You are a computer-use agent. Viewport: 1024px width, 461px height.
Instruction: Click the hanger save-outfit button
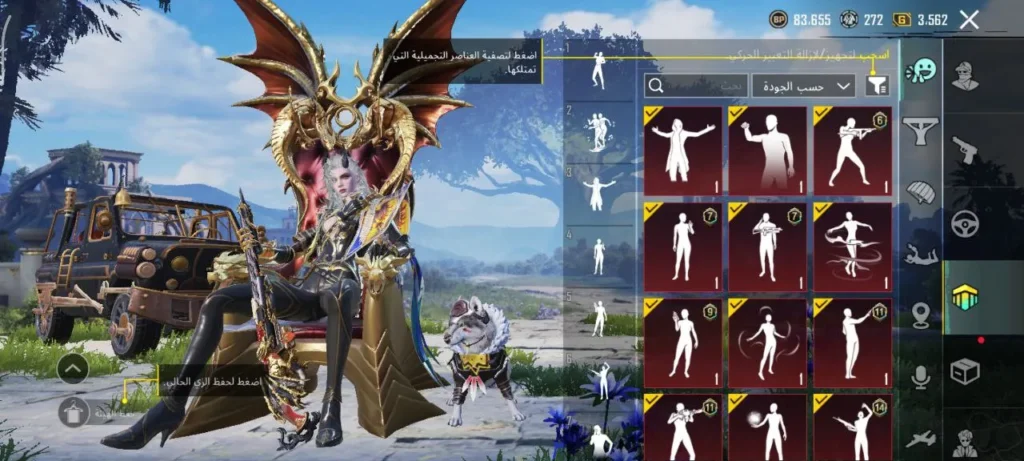tap(73, 411)
